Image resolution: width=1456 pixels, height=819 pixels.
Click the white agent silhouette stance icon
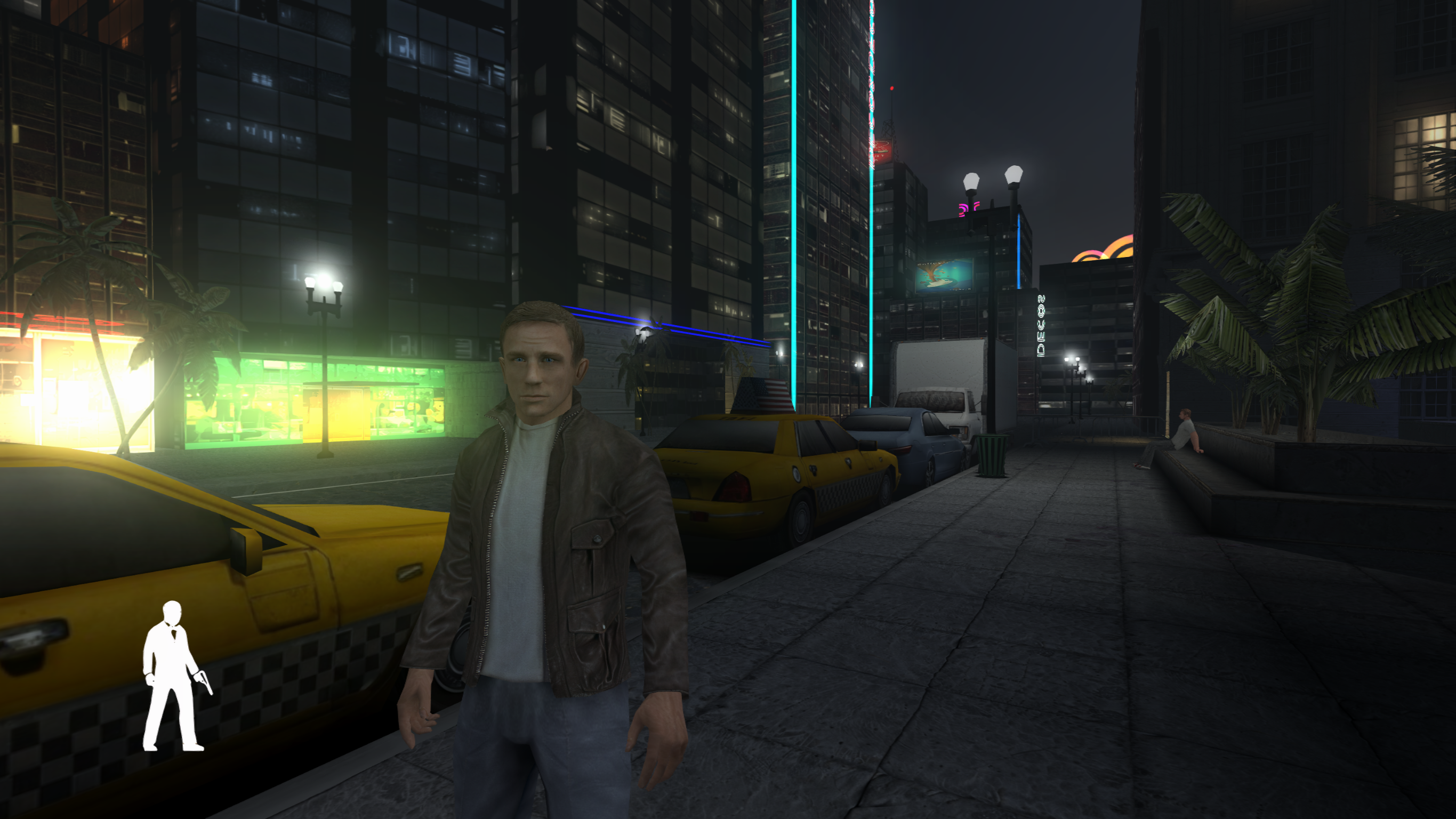click(x=172, y=676)
